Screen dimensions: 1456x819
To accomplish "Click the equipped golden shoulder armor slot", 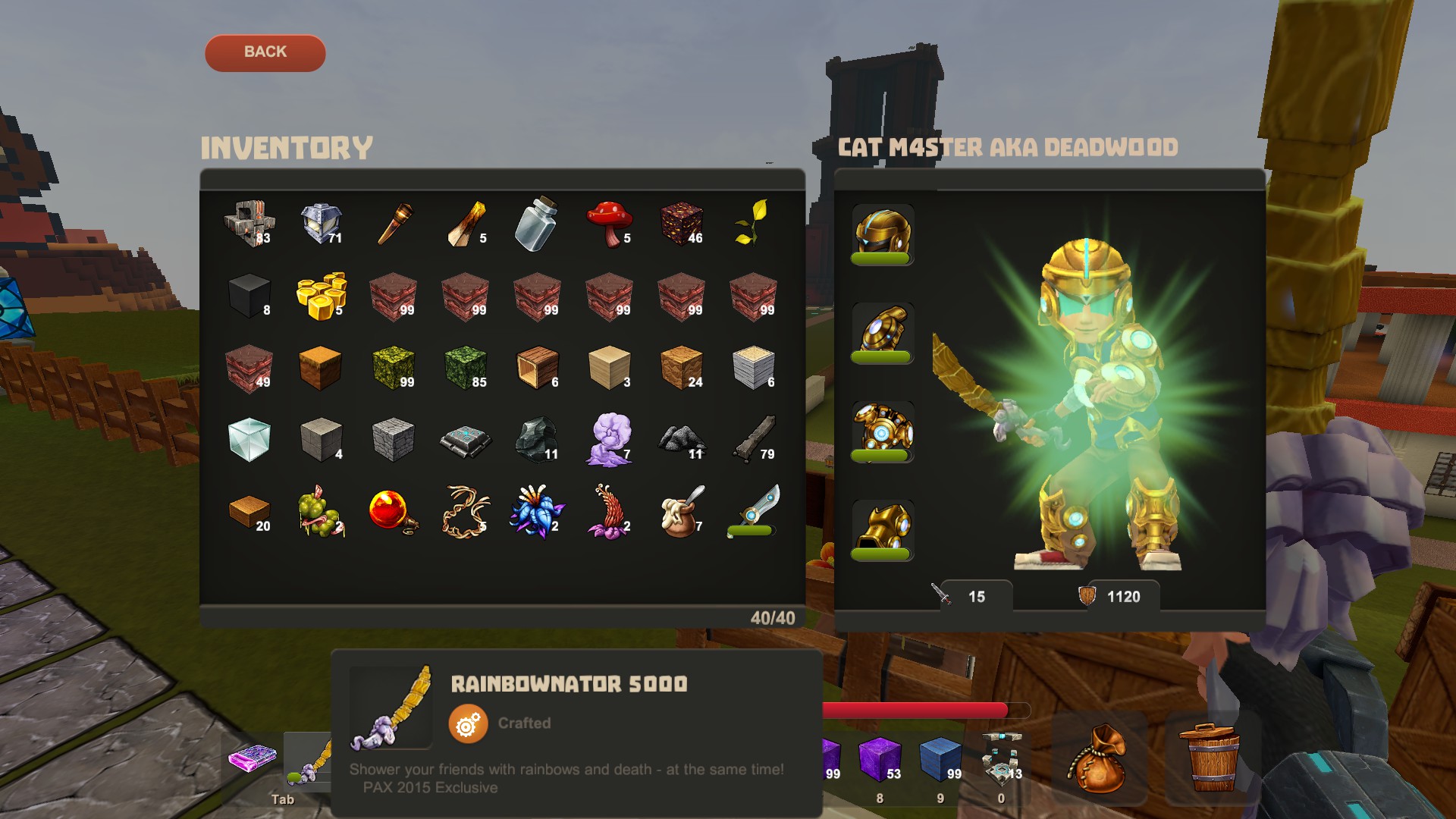I will point(882,332).
